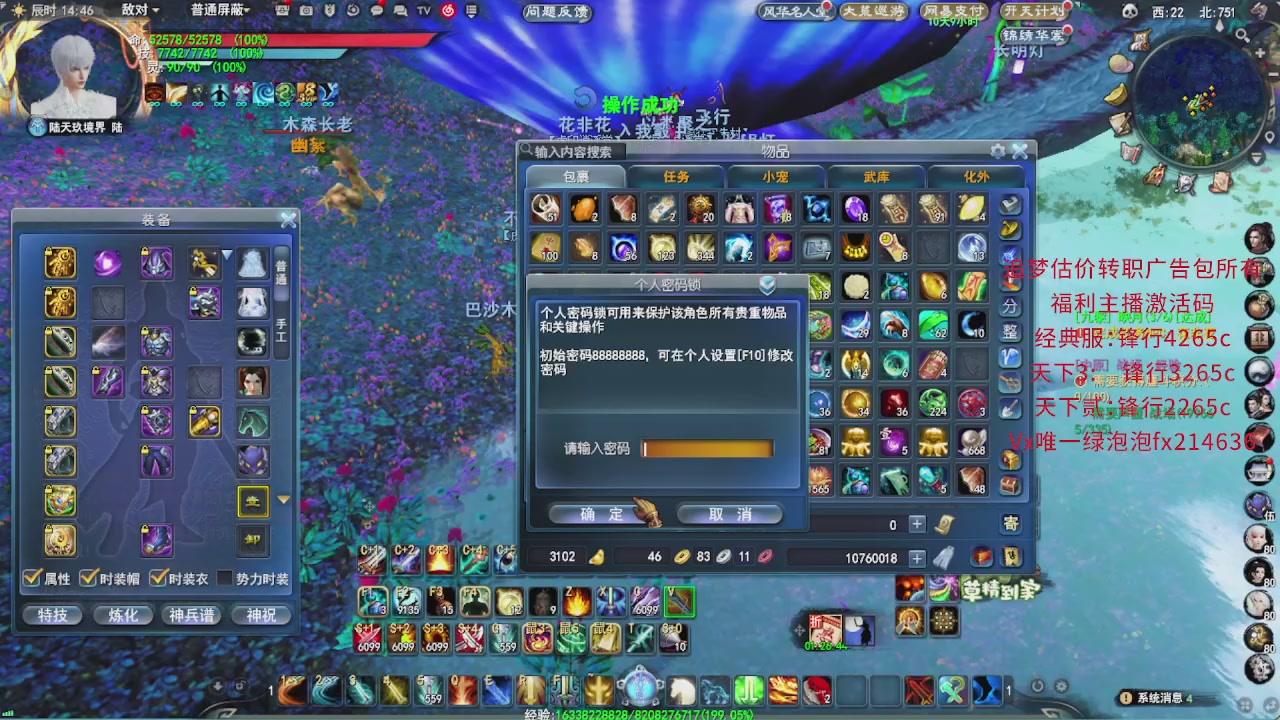Click the screenshot camera icon on the top bar
Image resolution: width=1280 pixels, height=720 pixels.
click(306, 10)
